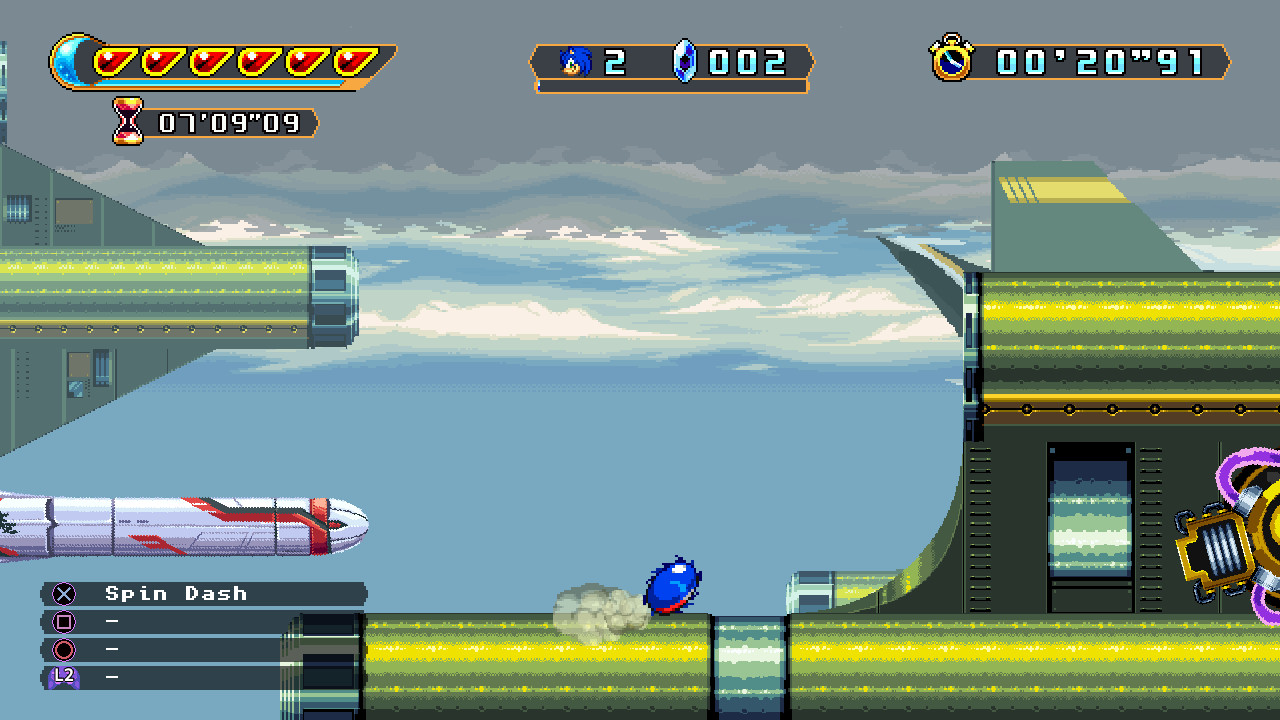Viewport: 1280px width, 720px height.
Task: Select the lives counter showing 2
Action: click(614, 61)
